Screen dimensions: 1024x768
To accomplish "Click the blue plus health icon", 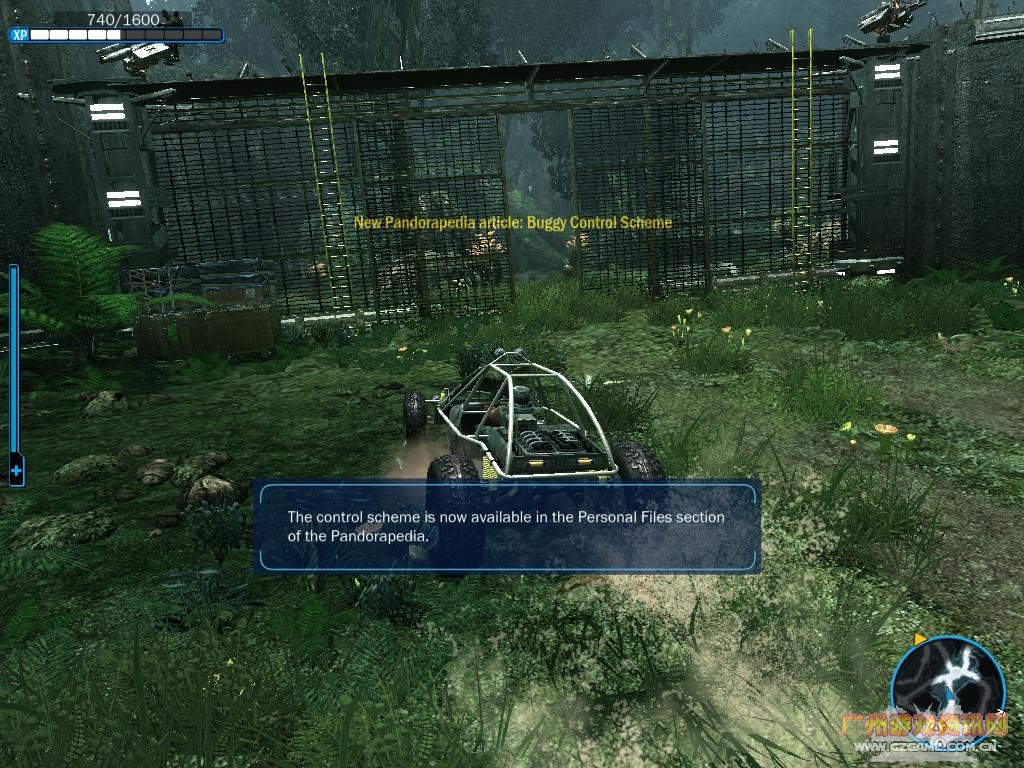I will [x=16, y=468].
